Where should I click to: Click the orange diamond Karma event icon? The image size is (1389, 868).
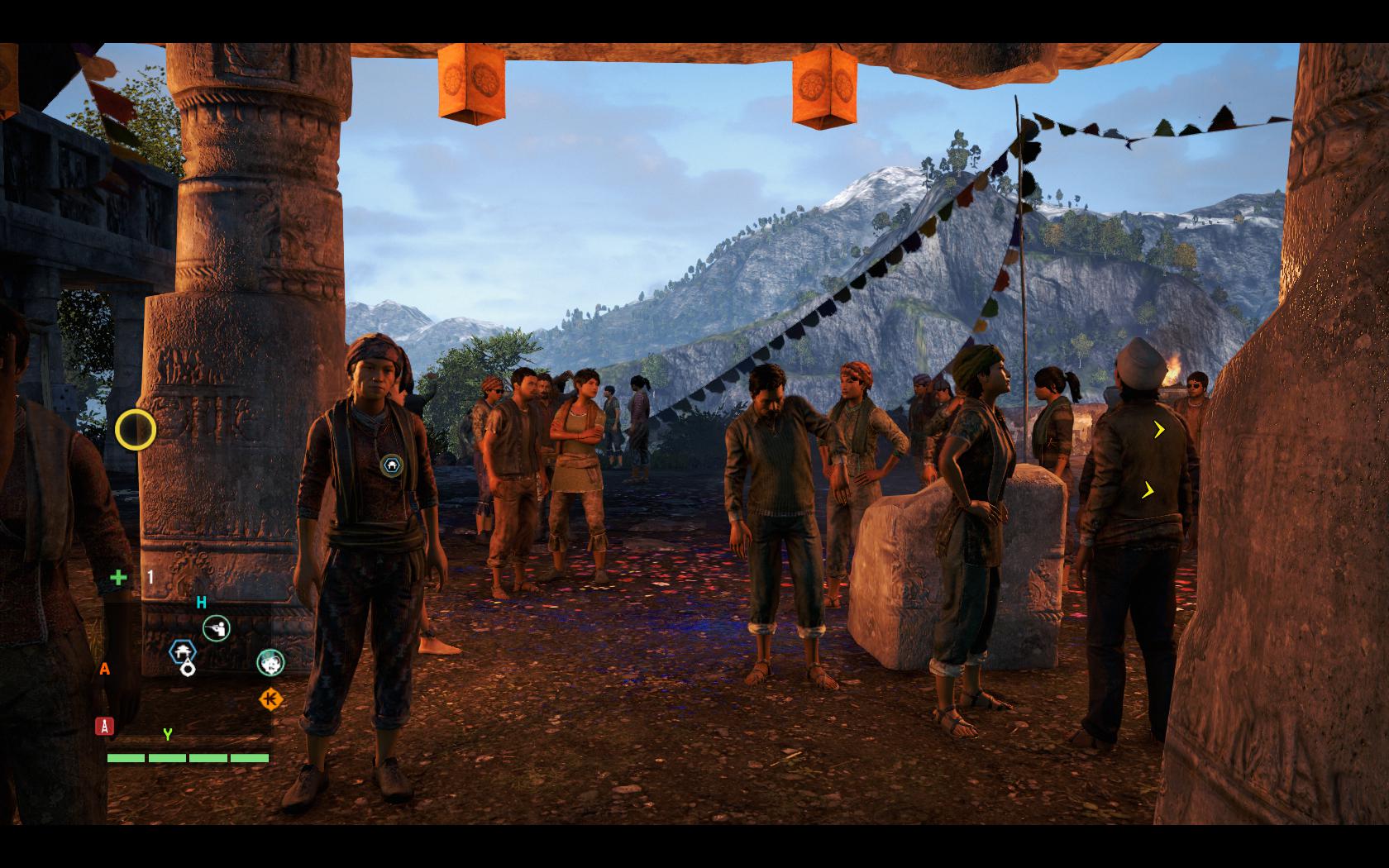272,699
